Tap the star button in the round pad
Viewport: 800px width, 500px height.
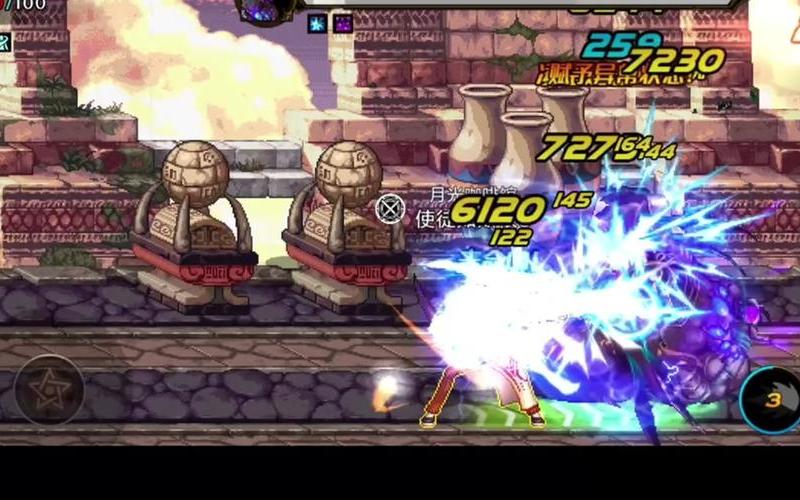(49, 389)
